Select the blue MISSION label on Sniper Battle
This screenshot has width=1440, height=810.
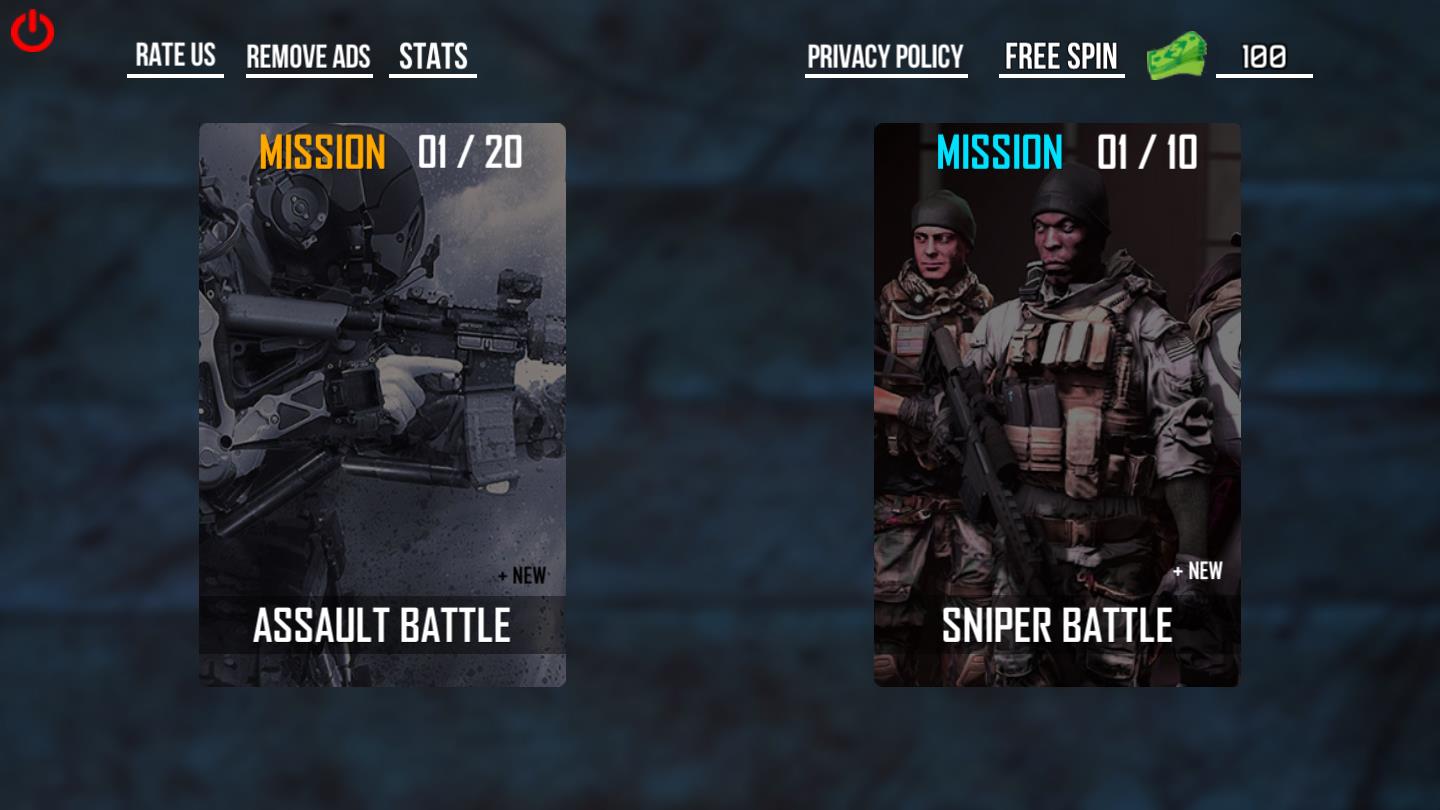pyautogui.click(x=999, y=153)
